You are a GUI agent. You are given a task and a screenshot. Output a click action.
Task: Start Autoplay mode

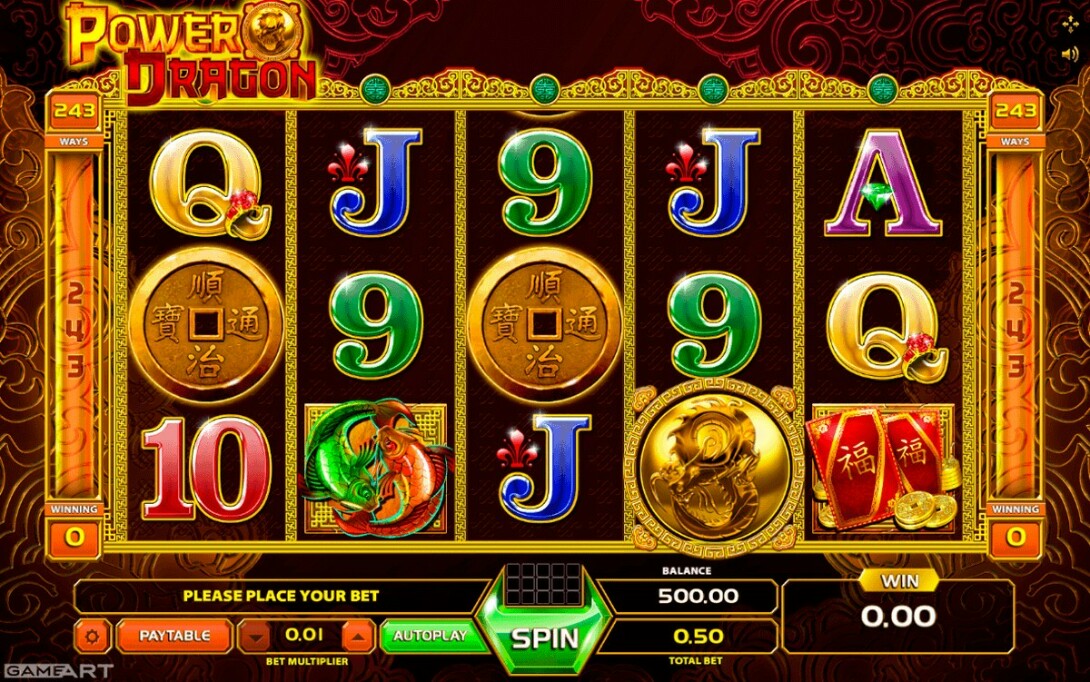coord(430,635)
